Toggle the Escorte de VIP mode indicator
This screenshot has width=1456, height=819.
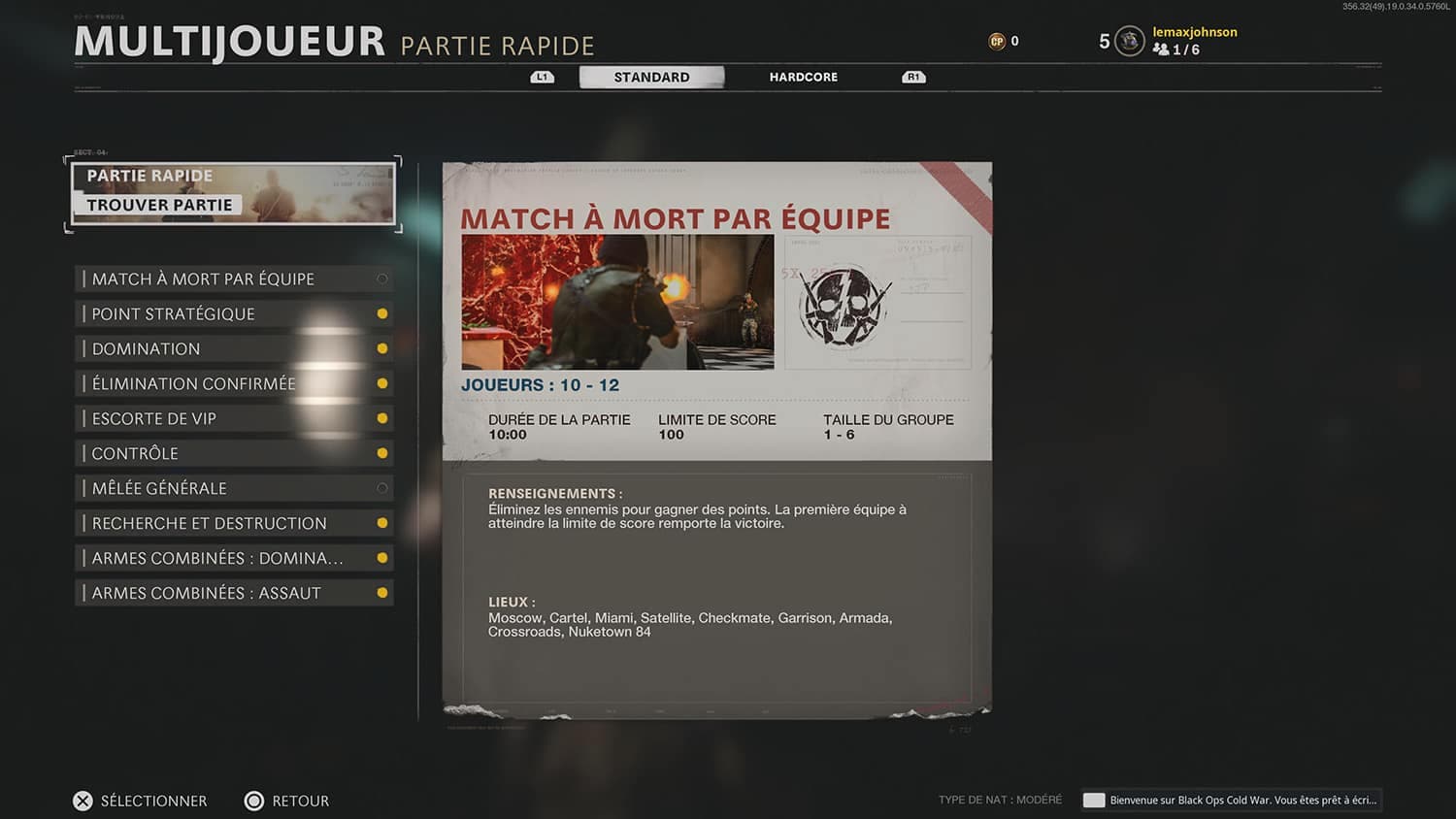381,417
